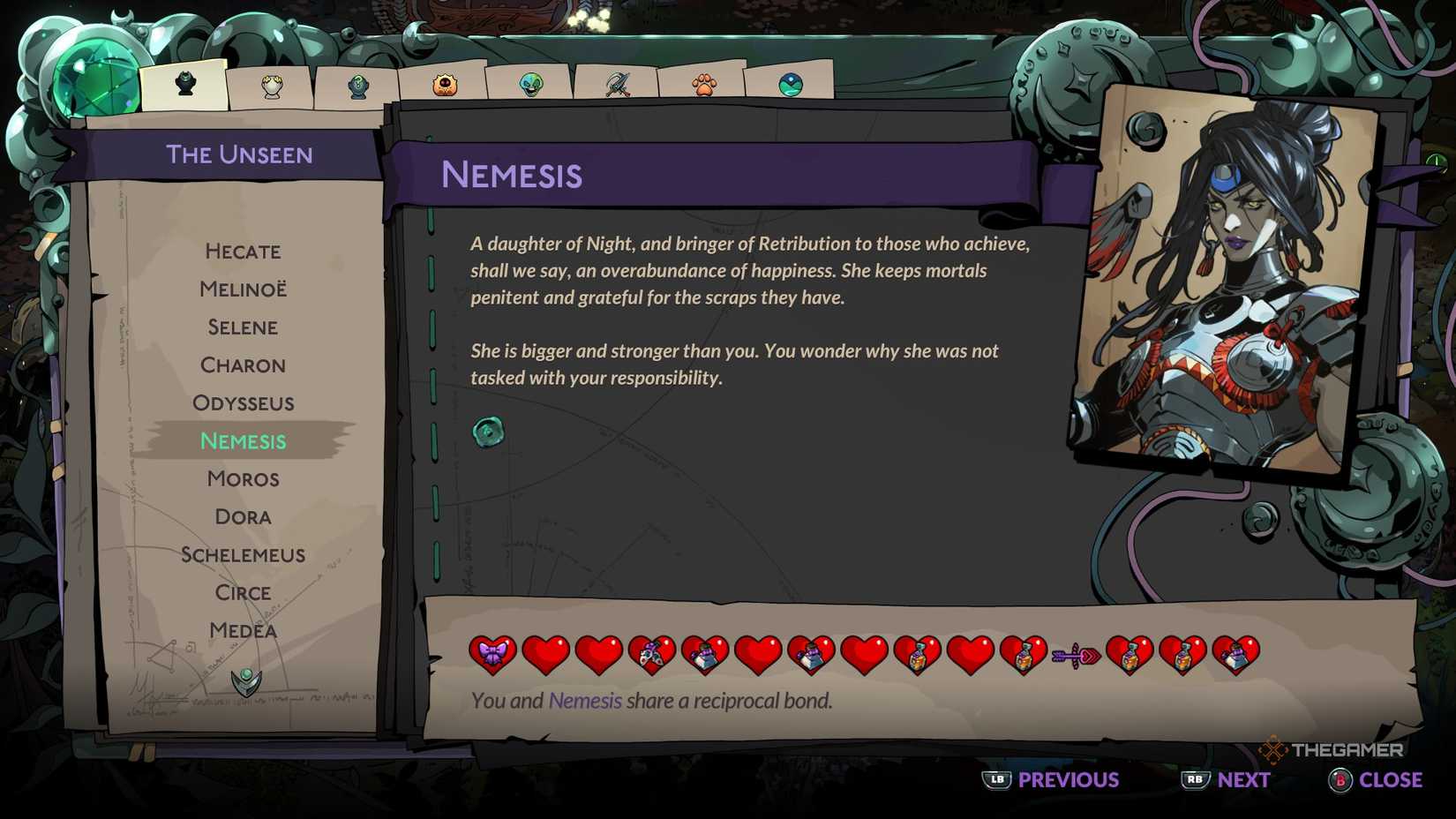Open the question-mark bust tab

(x=358, y=86)
